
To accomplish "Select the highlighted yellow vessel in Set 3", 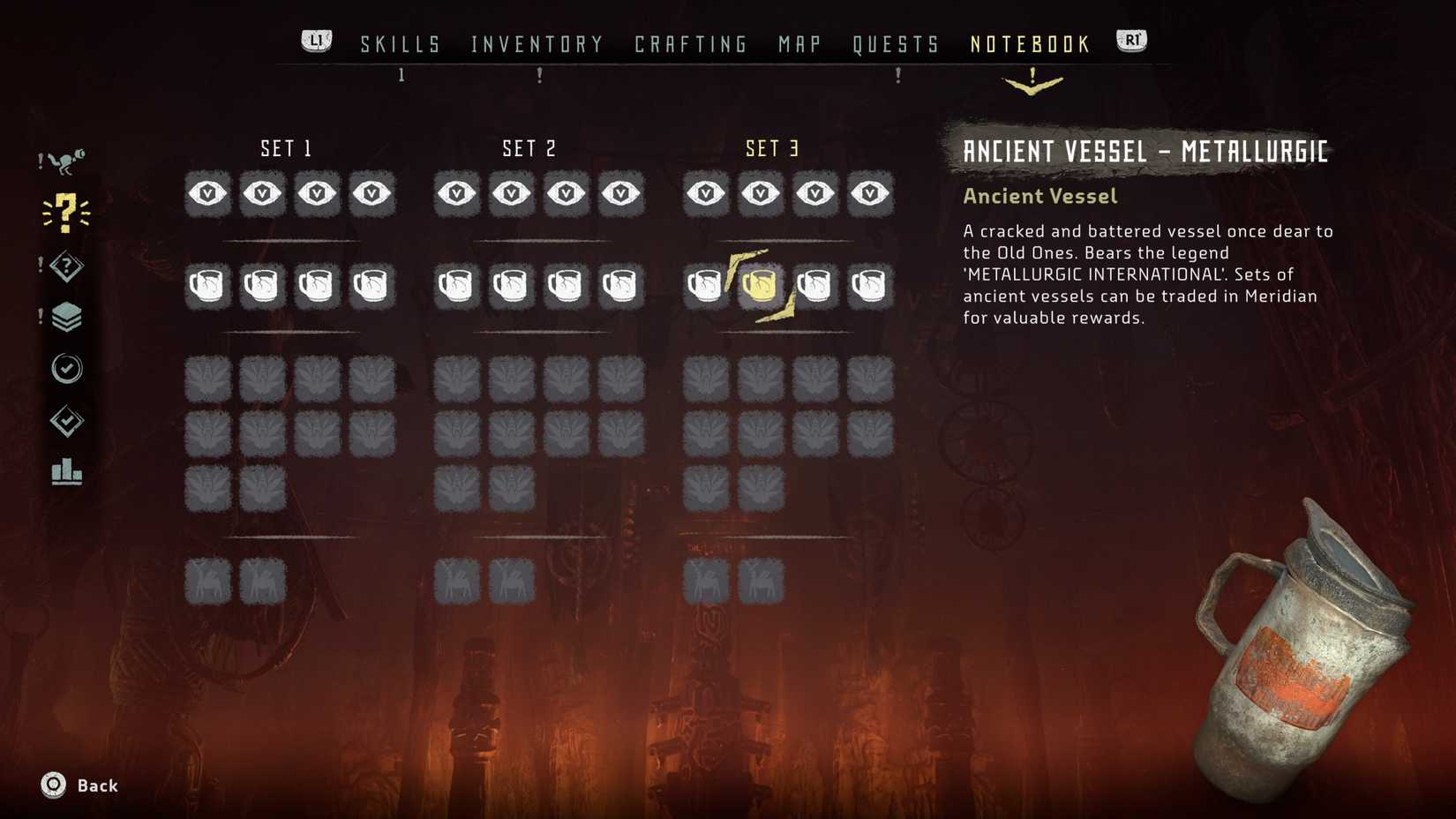I will [x=760, y=284].
